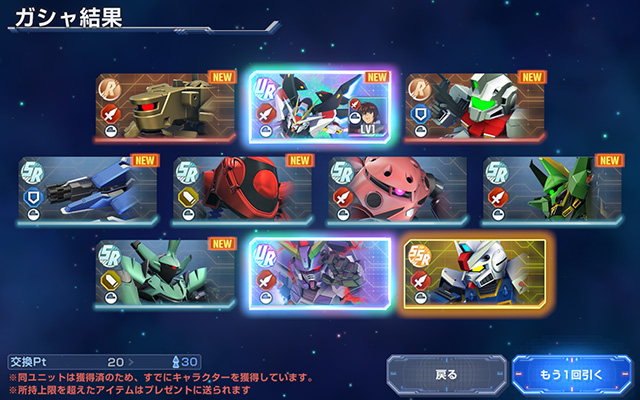Open the UR card with pilot portrait
640x400 pixels.
tap(320, 106)
